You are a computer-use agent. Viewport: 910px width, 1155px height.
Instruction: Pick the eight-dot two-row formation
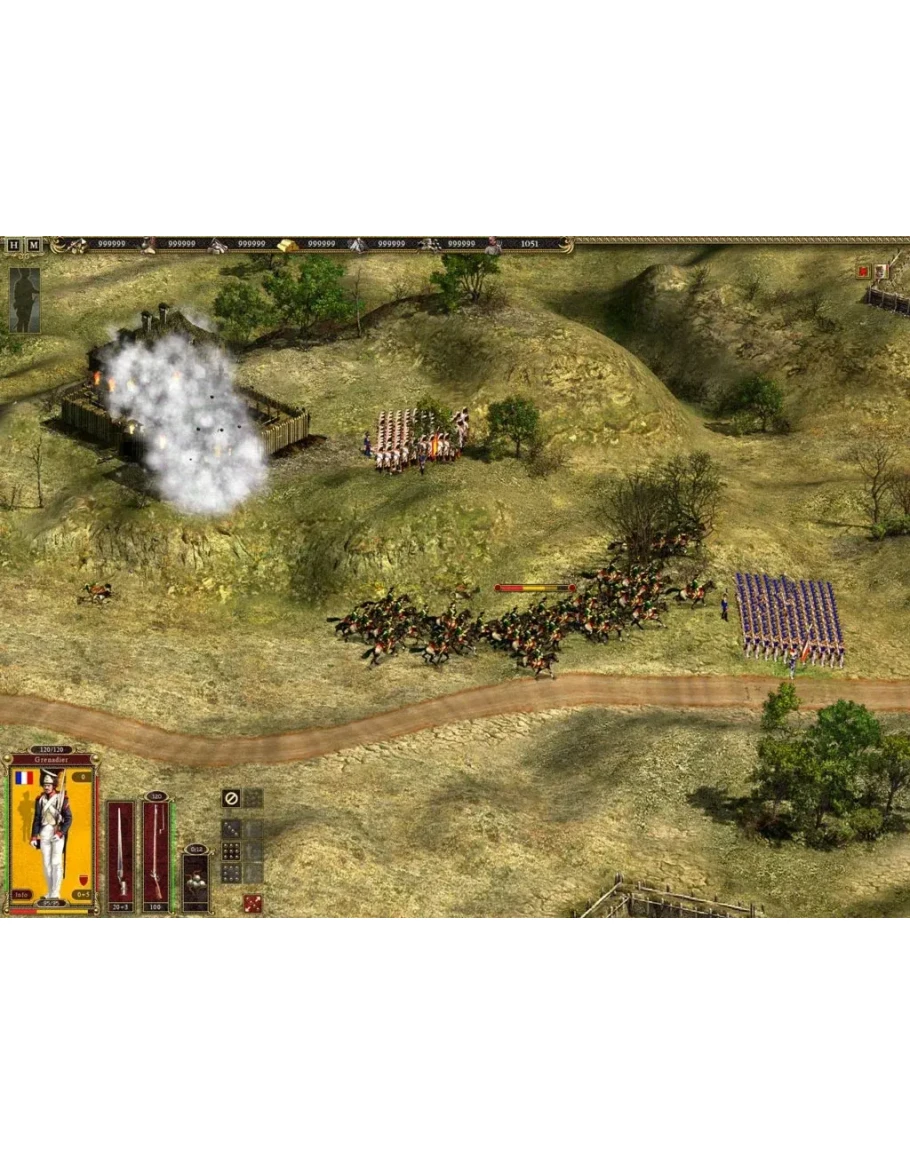pos(231,873)
